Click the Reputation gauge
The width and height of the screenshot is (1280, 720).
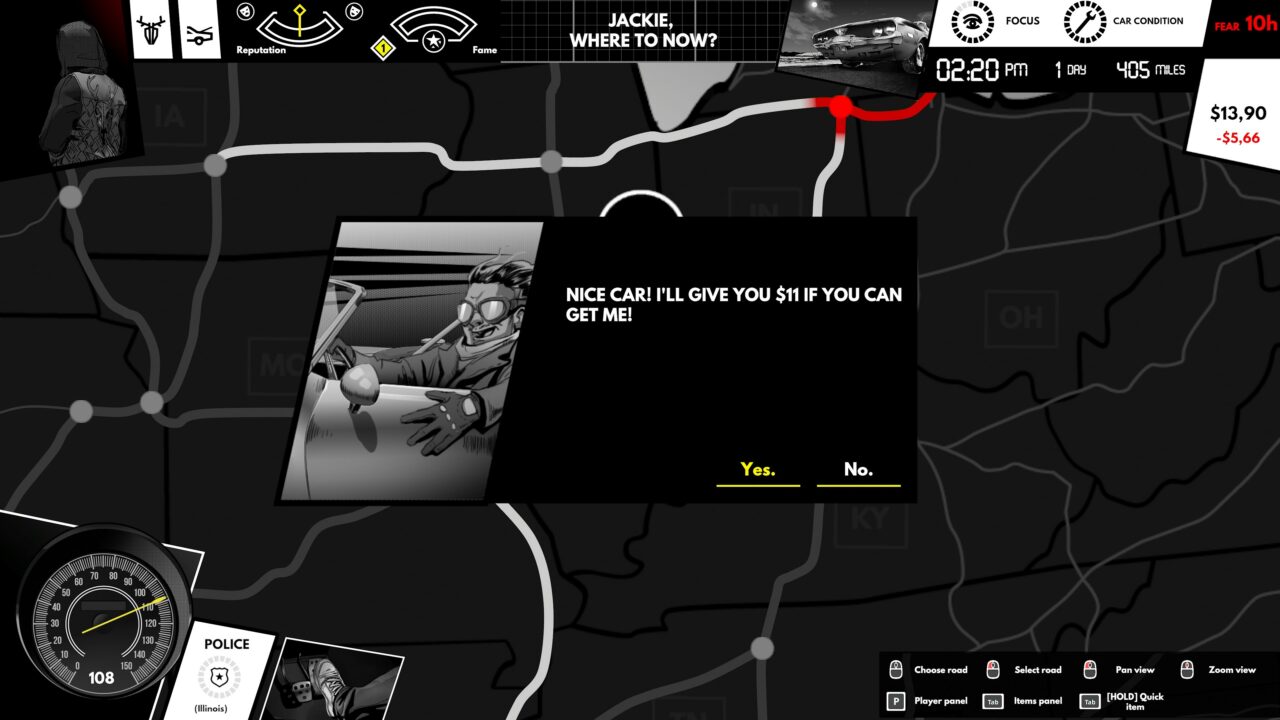coord(299,28)
